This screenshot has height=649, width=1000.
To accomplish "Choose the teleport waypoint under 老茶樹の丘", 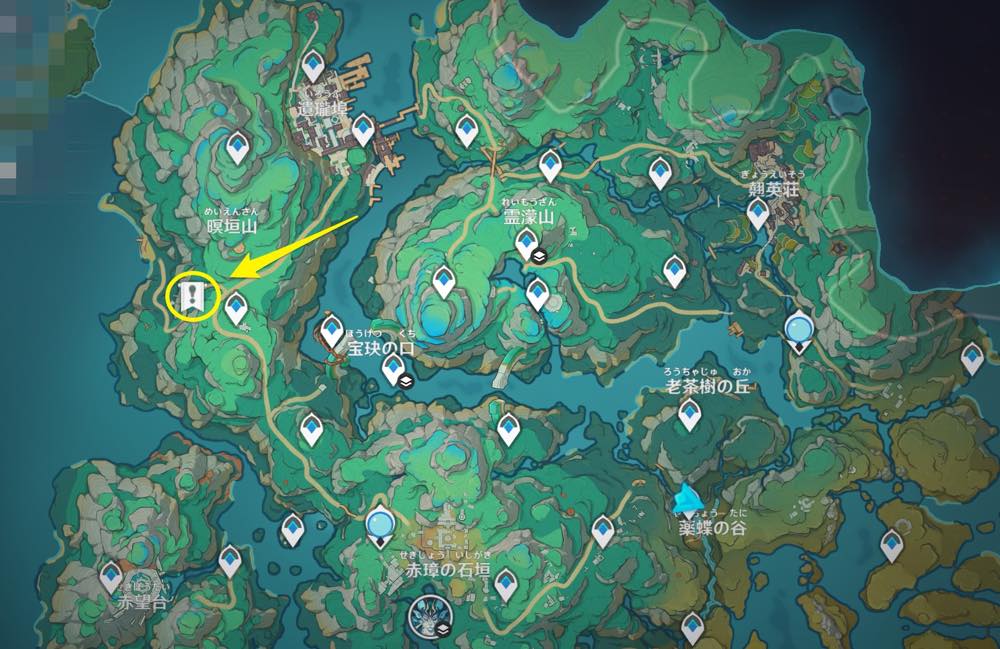I will point(689,414).
